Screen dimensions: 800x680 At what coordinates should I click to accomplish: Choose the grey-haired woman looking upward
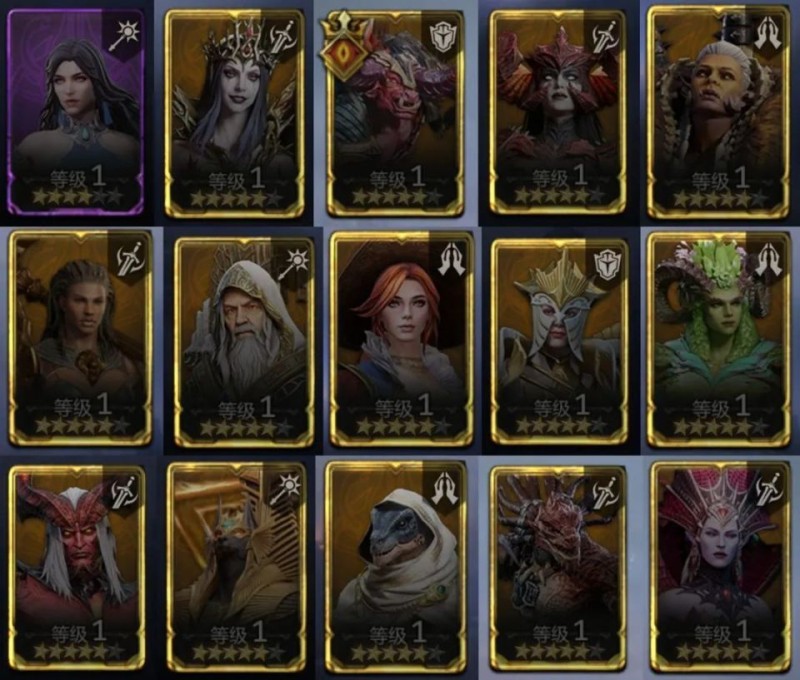[x=712, y=110]
